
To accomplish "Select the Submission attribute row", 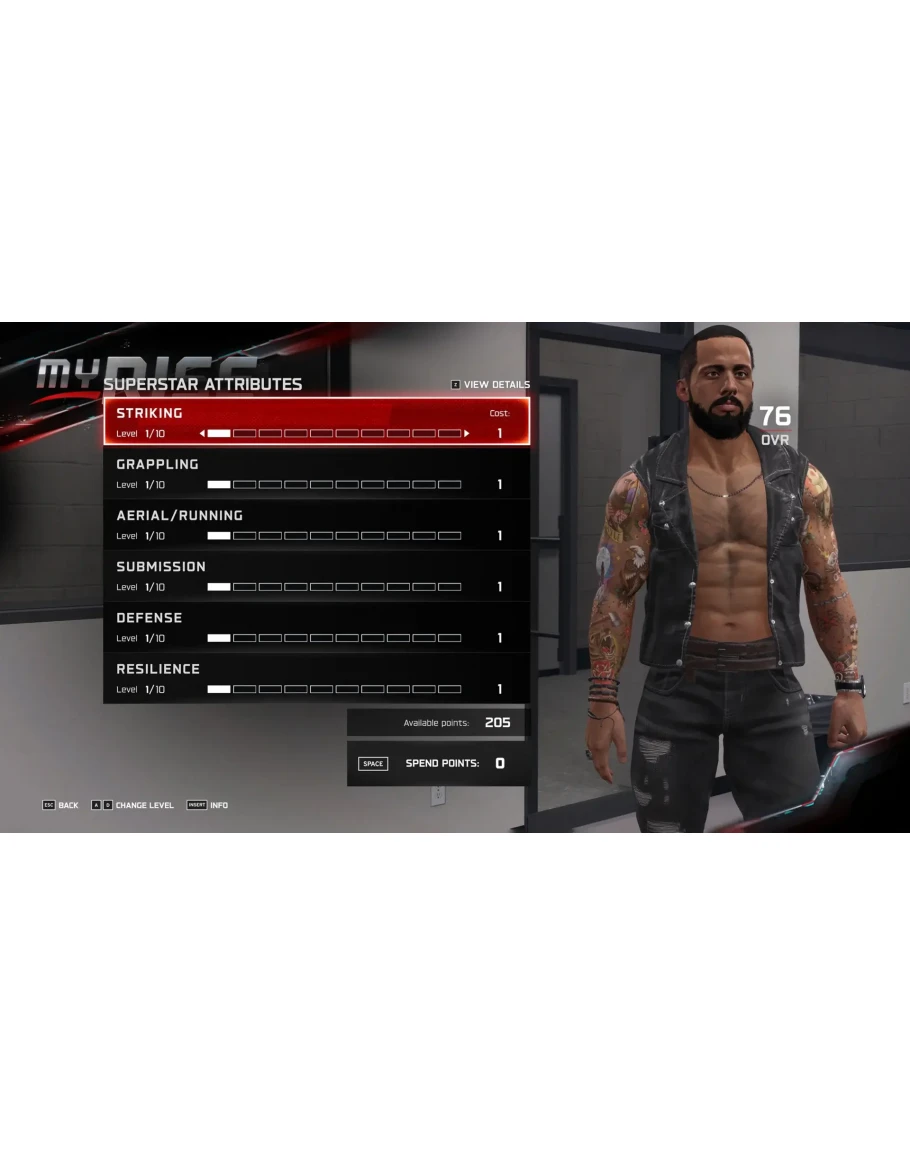I will (x=316, y=575).
